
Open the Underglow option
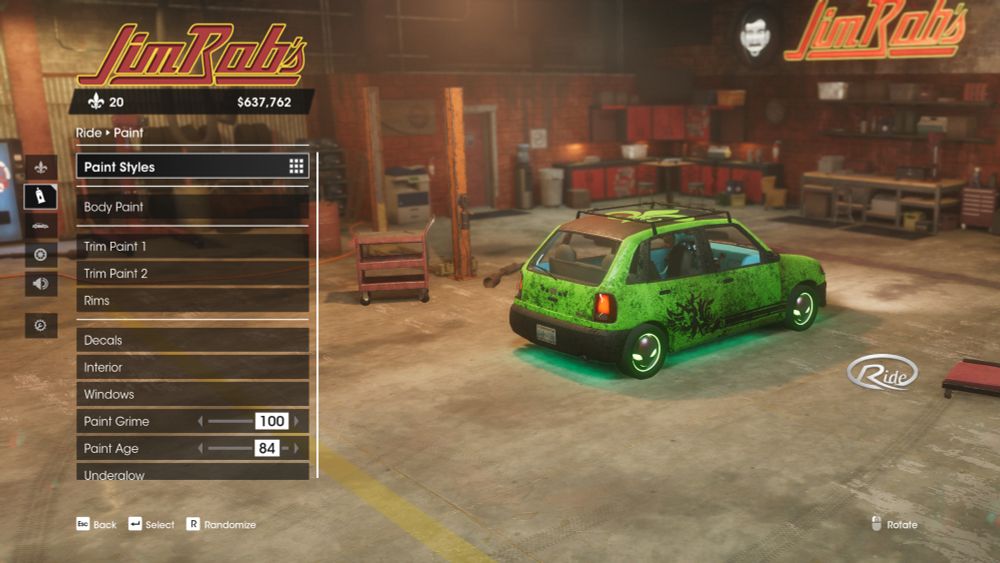[x=192, y=474]
